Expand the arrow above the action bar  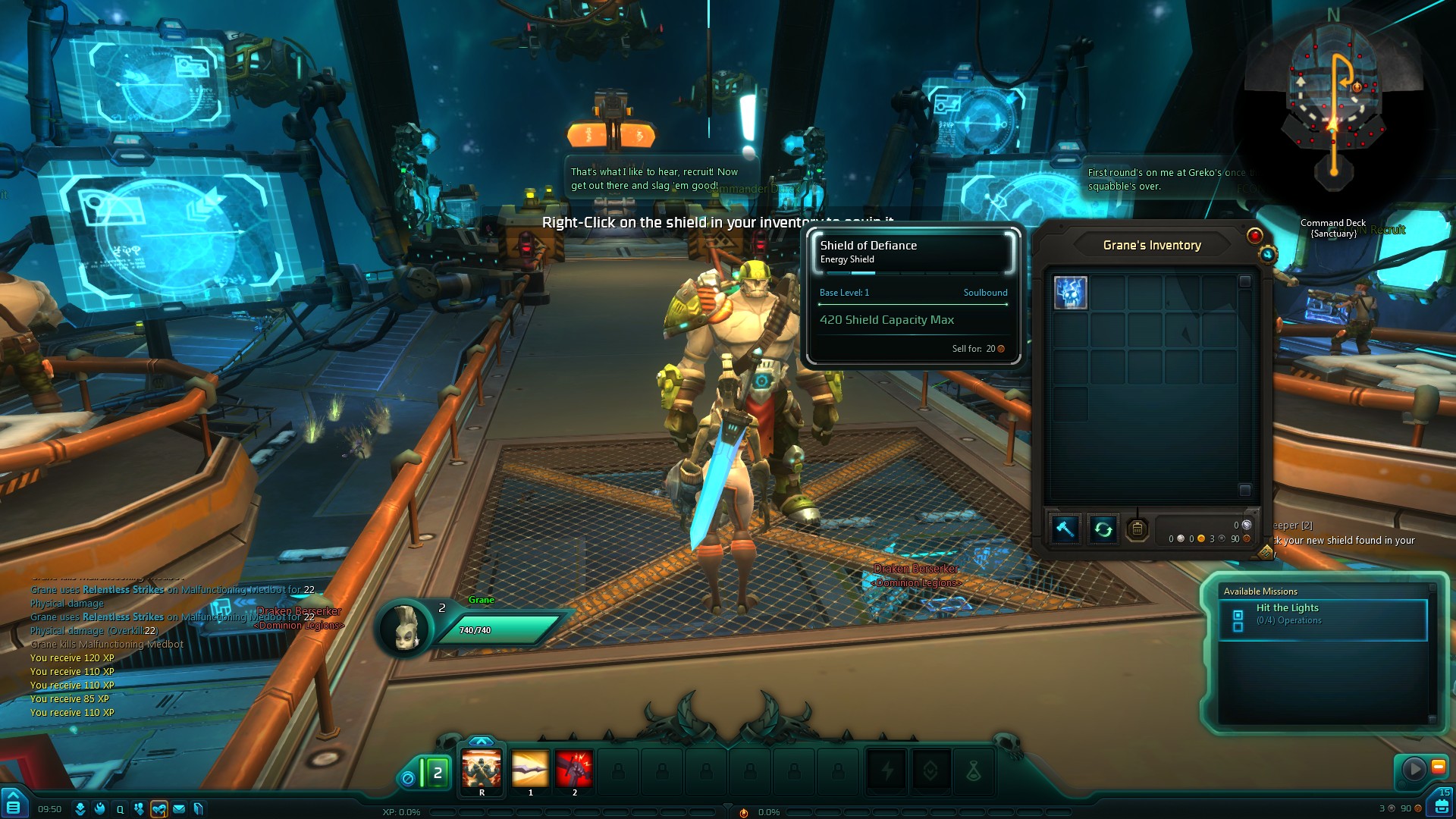click(x=482, y=741)
